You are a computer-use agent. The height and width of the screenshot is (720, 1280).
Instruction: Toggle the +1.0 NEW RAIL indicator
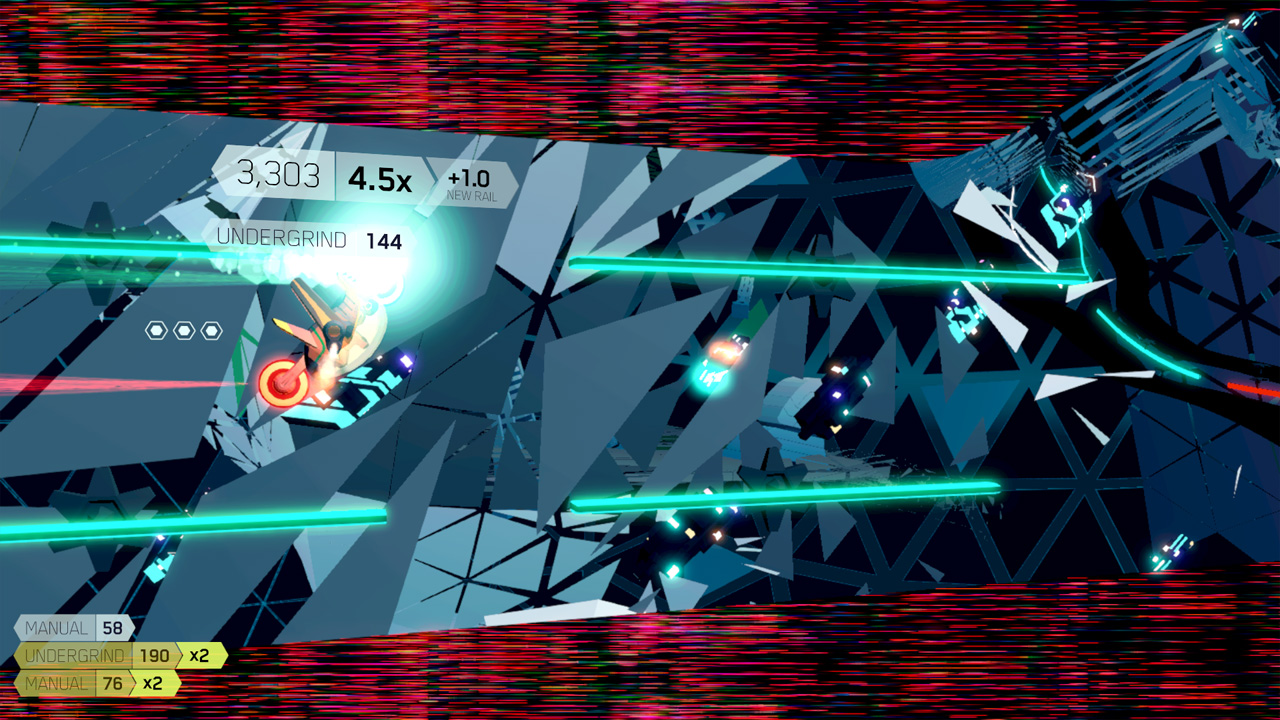pyautogui.click(x=470, y=181)
